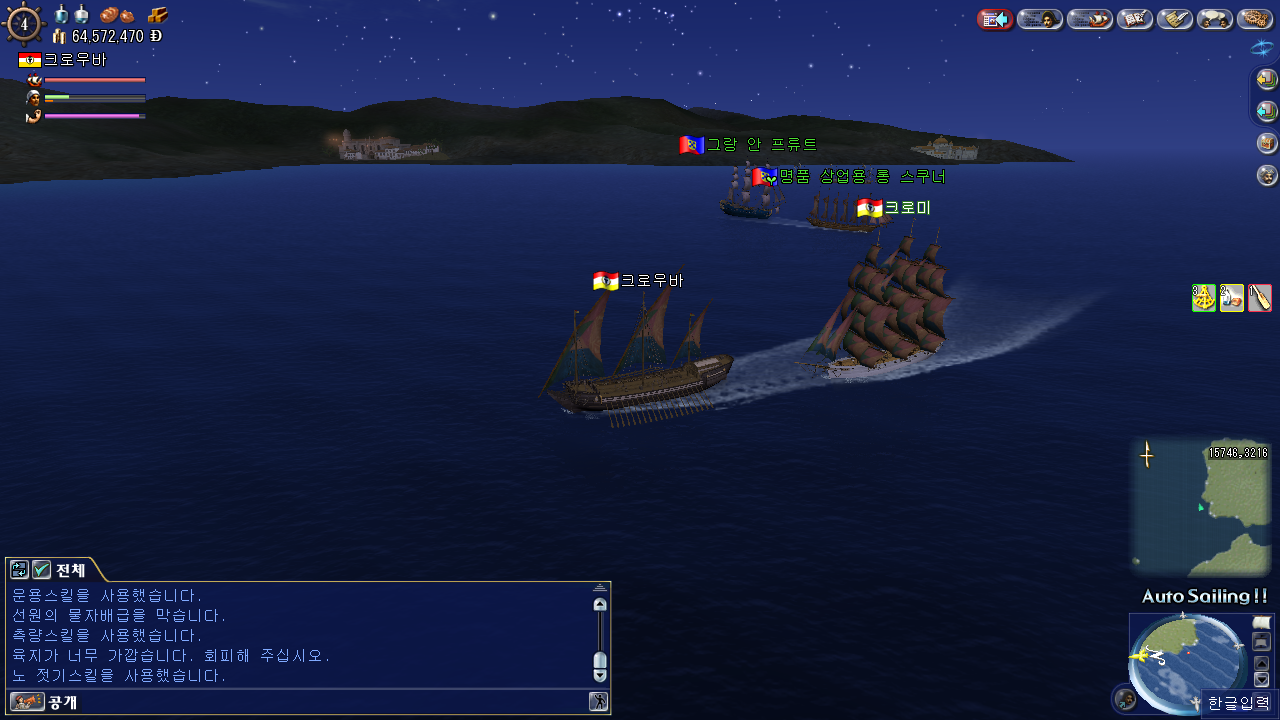This screenshot has height=720, width=1280.
Task: Open the scroll and quill menu
Action: coord(1174,19)
